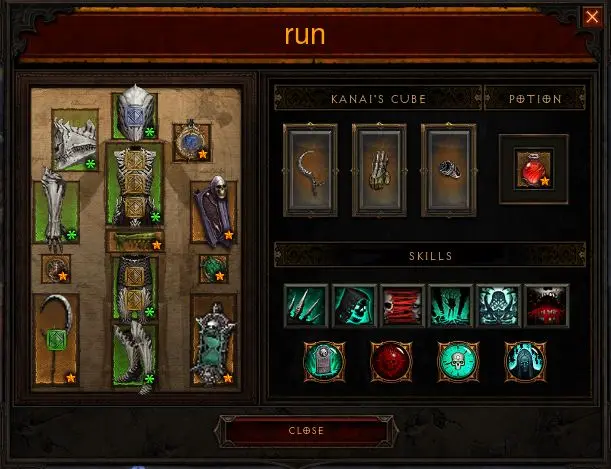Select the spiked shoulder armor slot
This screenshot has width=611, height=469.
point(75,140)
